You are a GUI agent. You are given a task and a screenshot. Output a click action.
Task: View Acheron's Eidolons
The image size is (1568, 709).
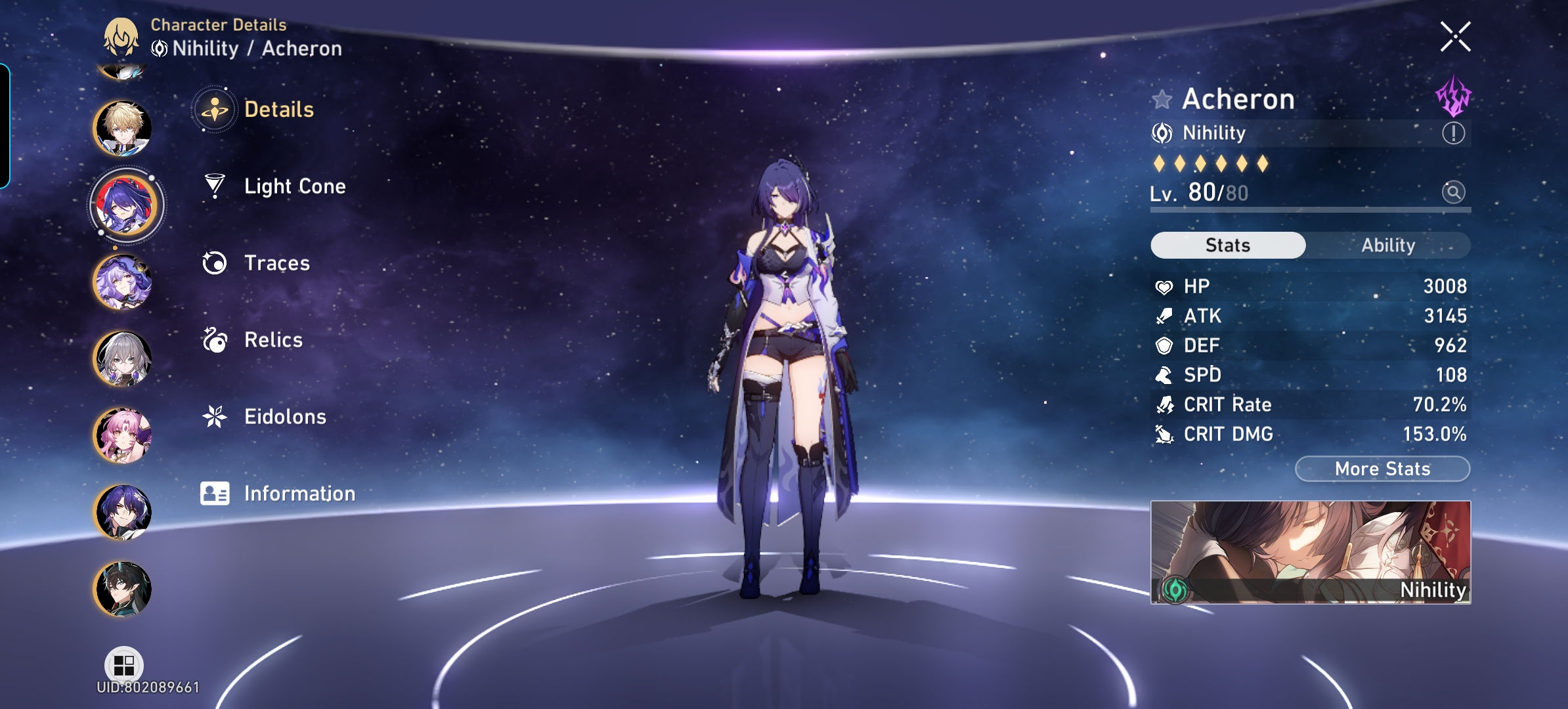(x=285, y=416)
